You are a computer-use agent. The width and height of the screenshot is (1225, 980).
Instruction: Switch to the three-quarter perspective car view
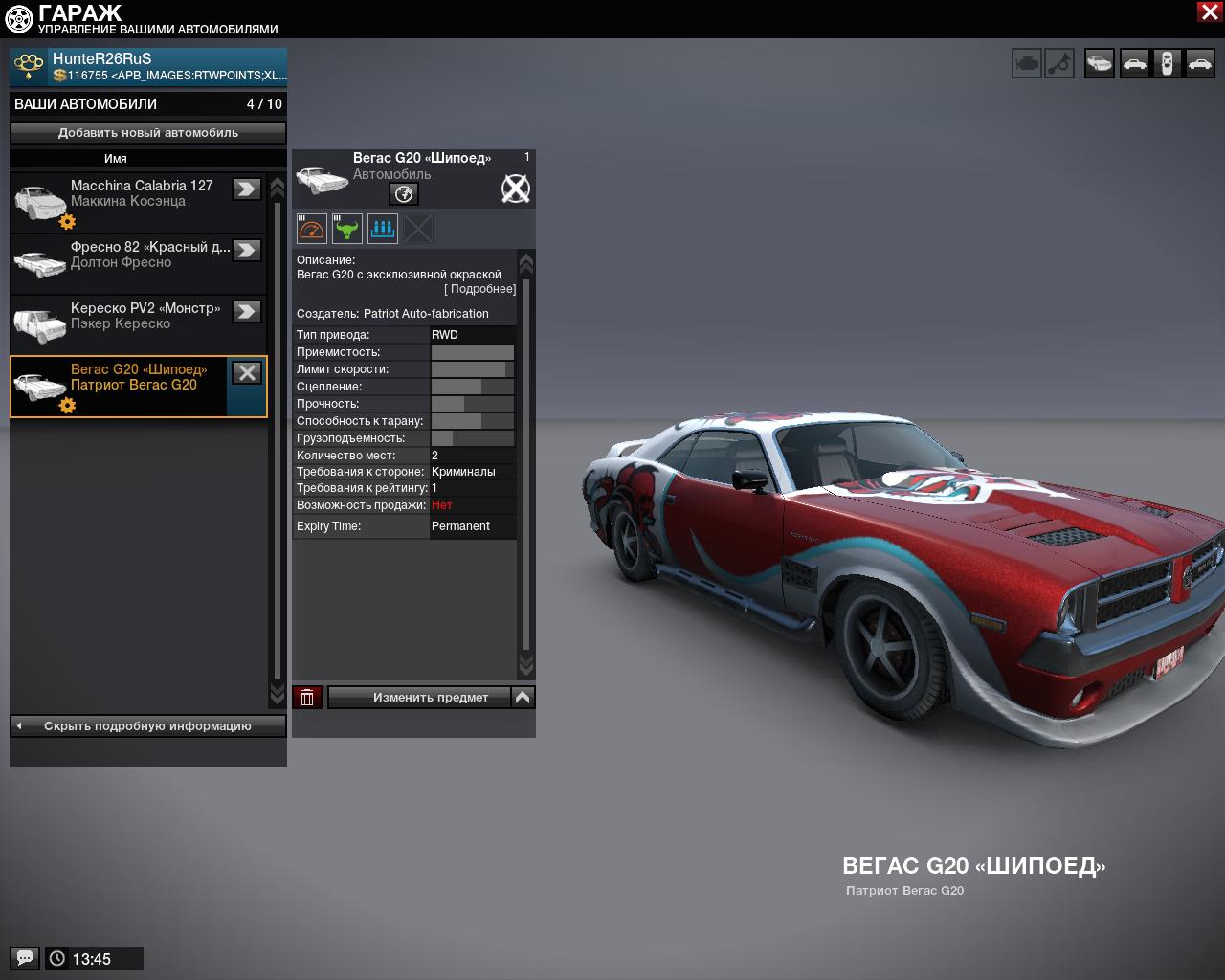tap(1100, 64)
